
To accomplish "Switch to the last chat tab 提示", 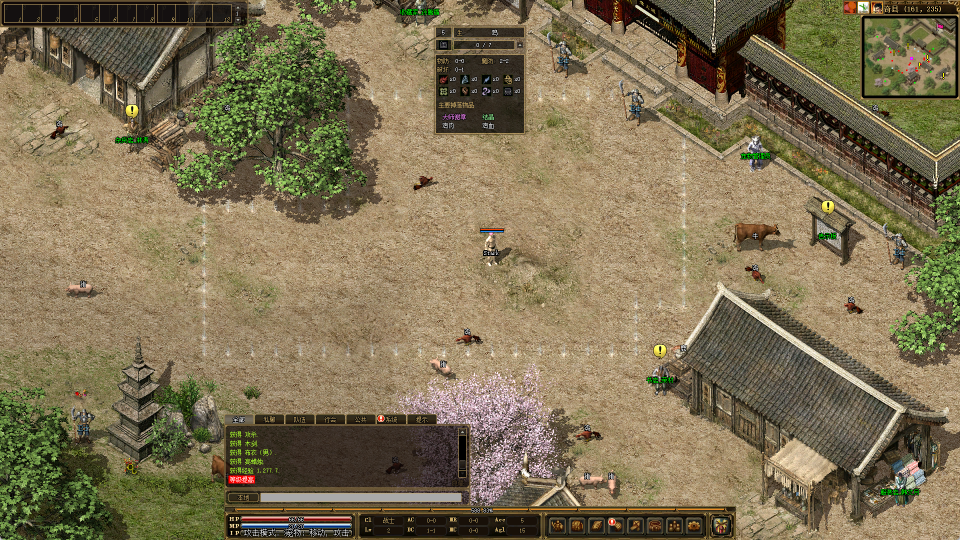I will coord(424,420).
